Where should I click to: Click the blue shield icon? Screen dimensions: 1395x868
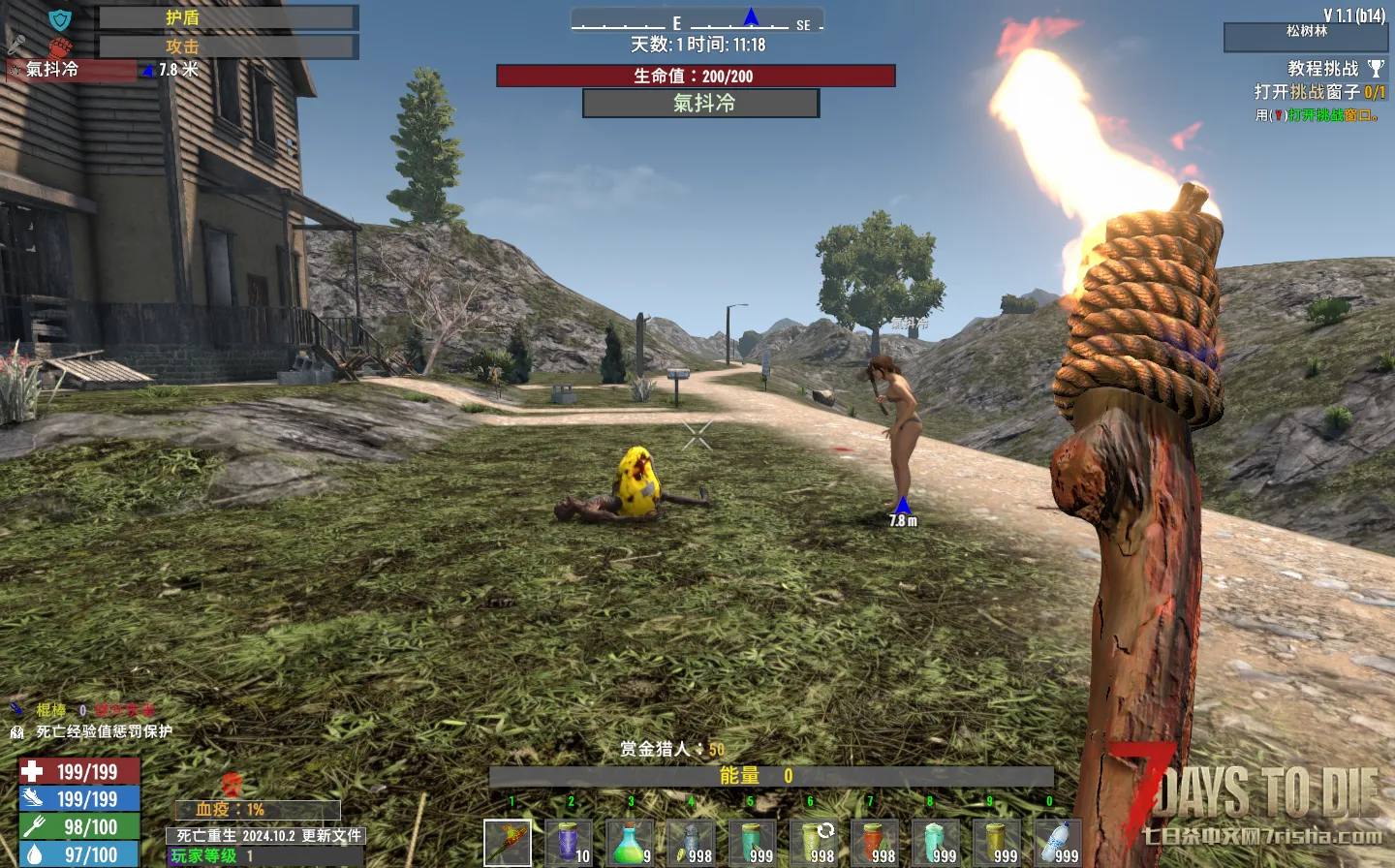point(60,19)
